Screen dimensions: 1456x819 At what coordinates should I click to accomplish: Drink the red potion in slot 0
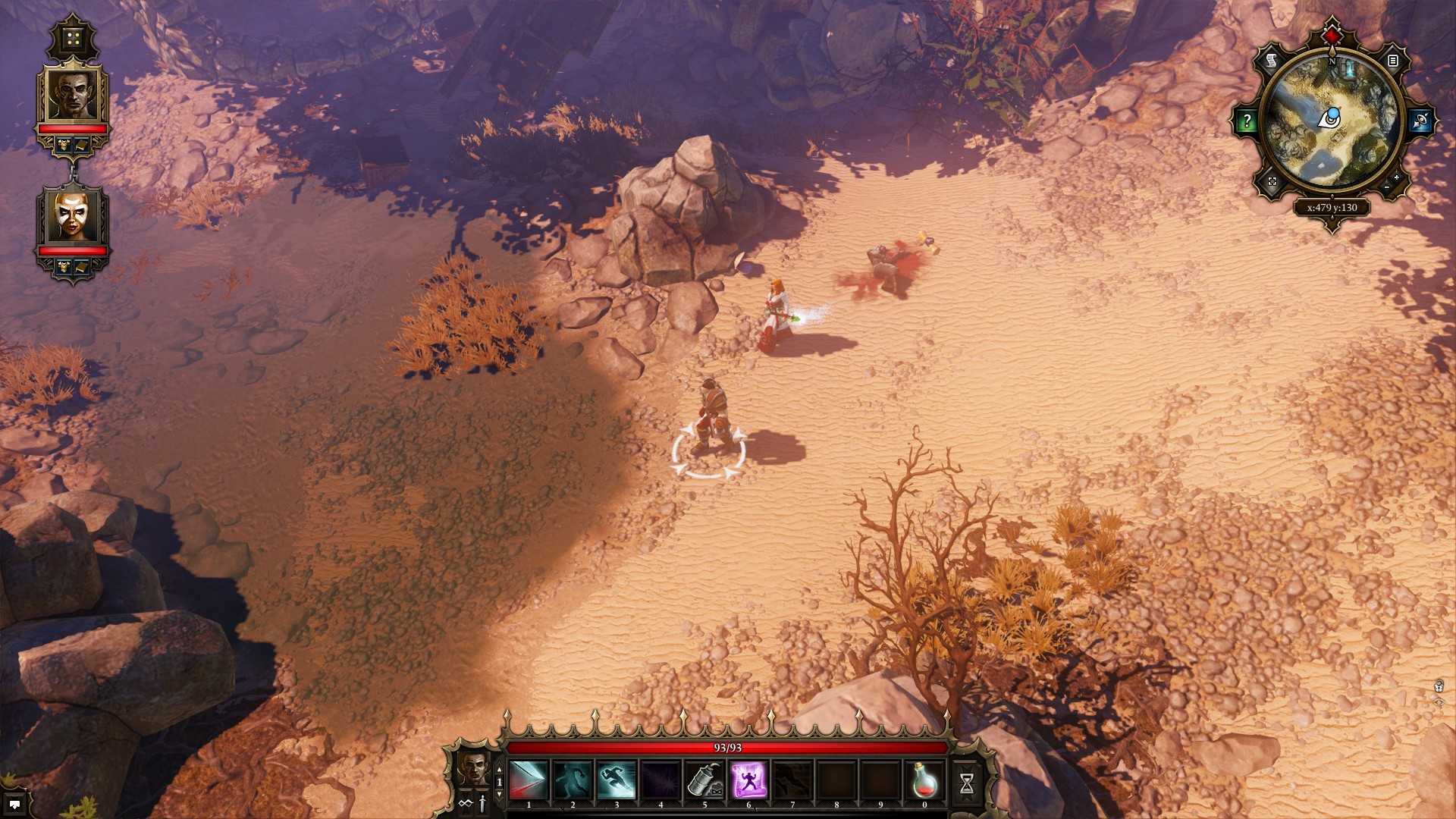tap(924, 780)
